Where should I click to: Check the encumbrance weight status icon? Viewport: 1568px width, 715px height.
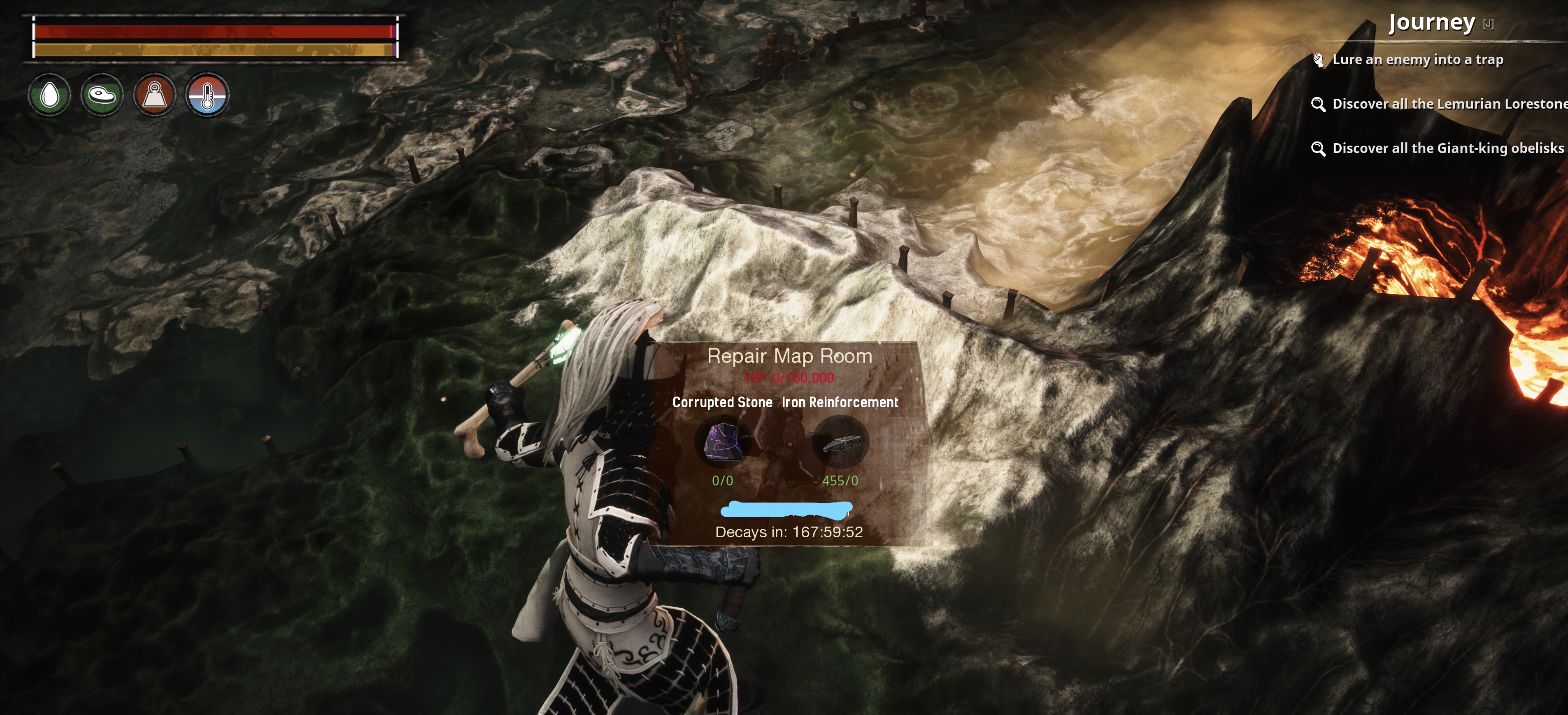[x=155, y=95]
